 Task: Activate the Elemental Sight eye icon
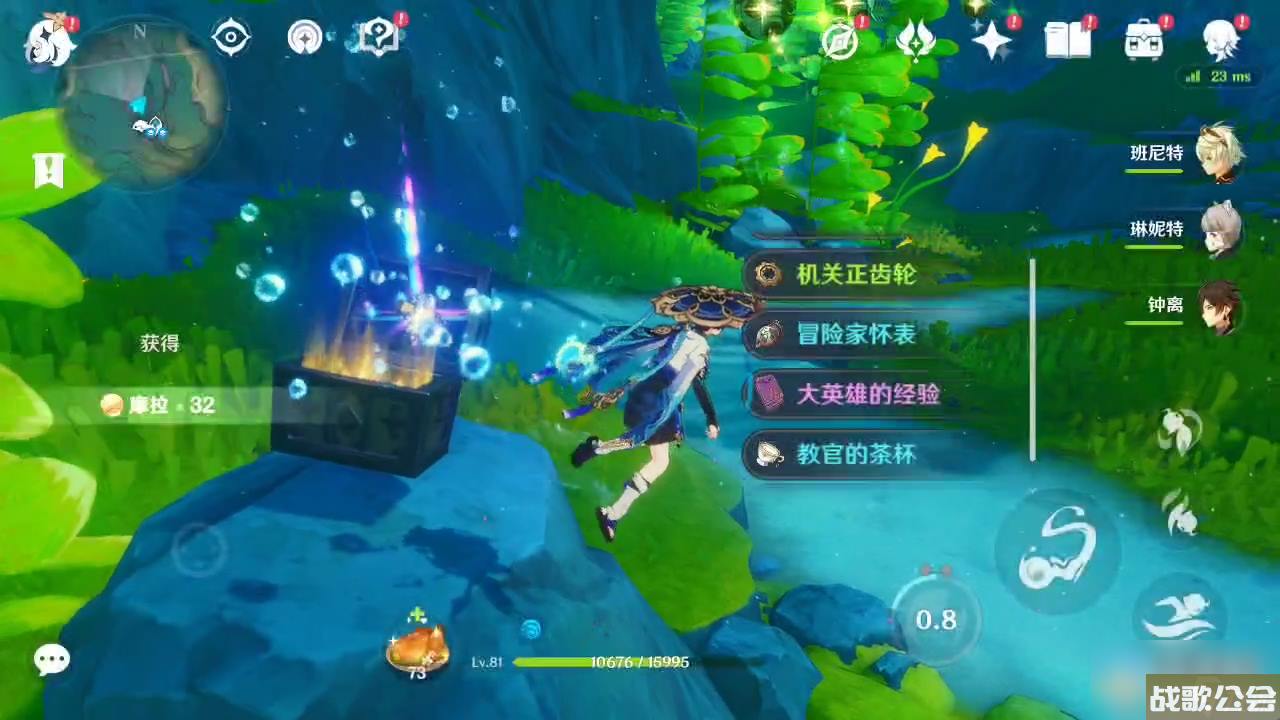tap(231, 37)
